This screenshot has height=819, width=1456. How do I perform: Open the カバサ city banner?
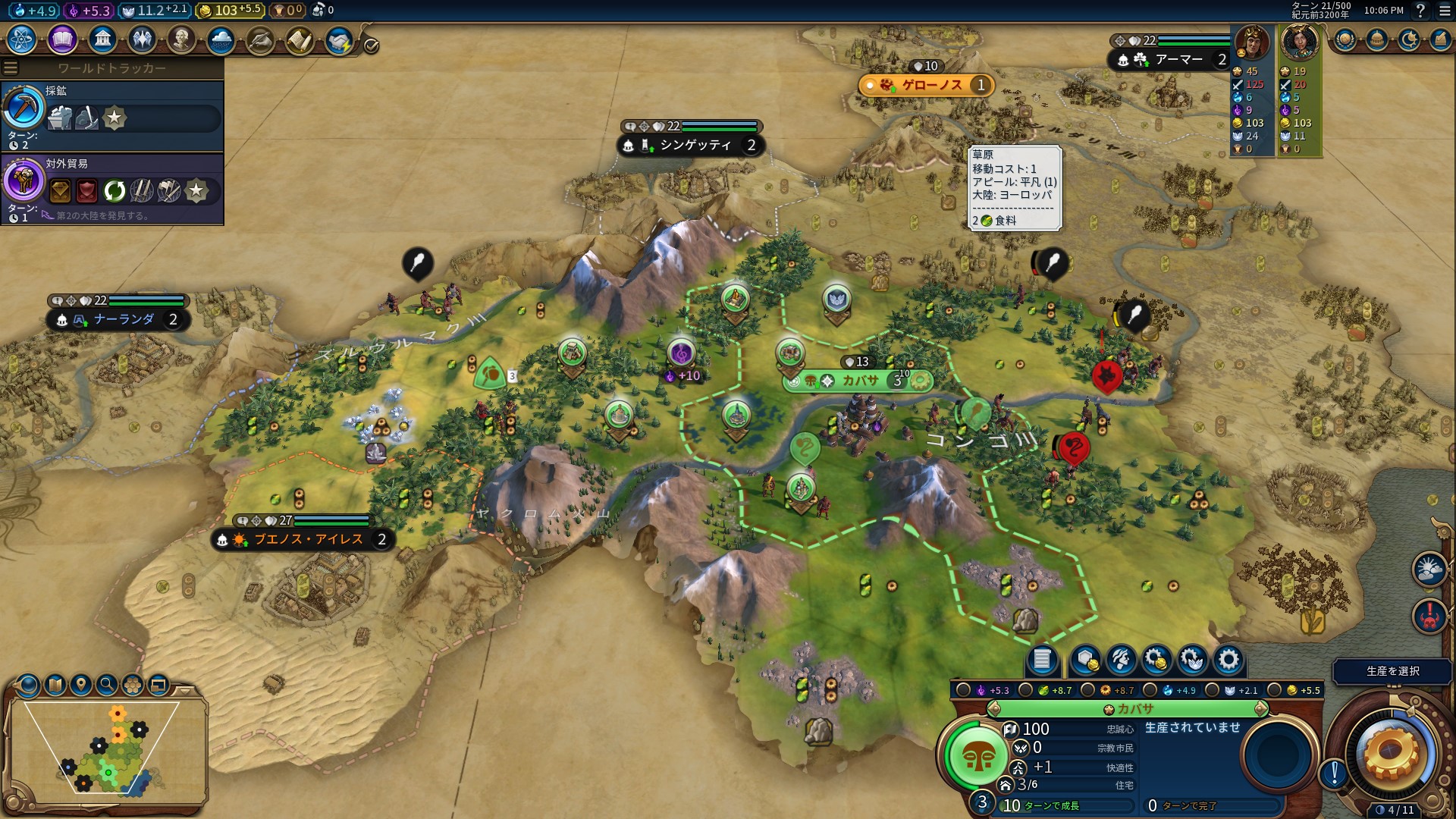click(860, 381)
